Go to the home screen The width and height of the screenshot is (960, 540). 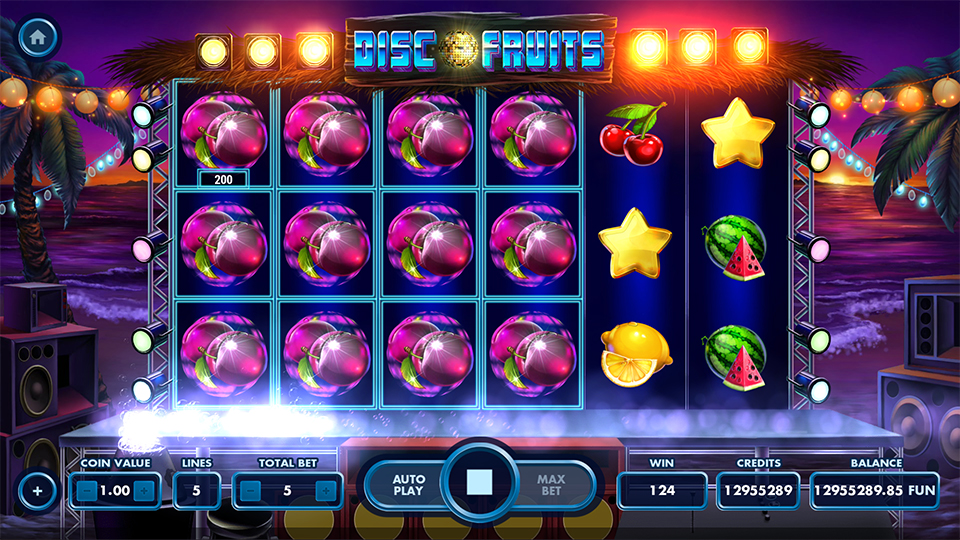click(x=37, y=36)
